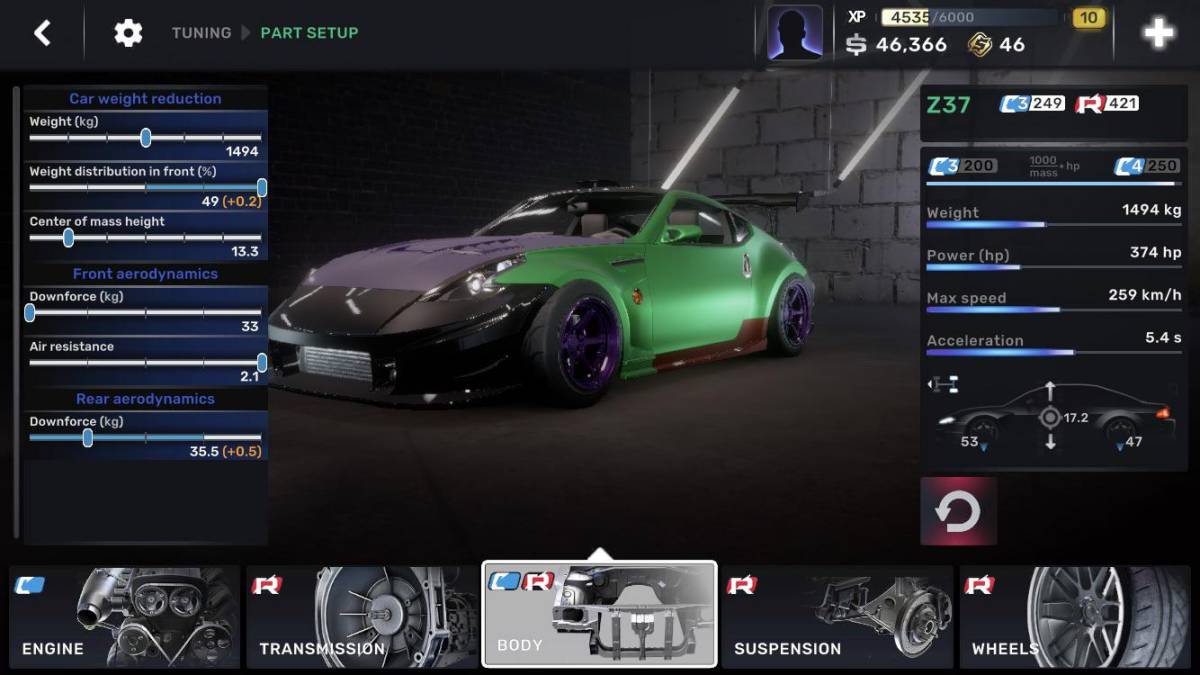Adjust the Weight (kg) slider
Image resolution: width=1200 pixels, height=675 pixels.
pos(146,138)
